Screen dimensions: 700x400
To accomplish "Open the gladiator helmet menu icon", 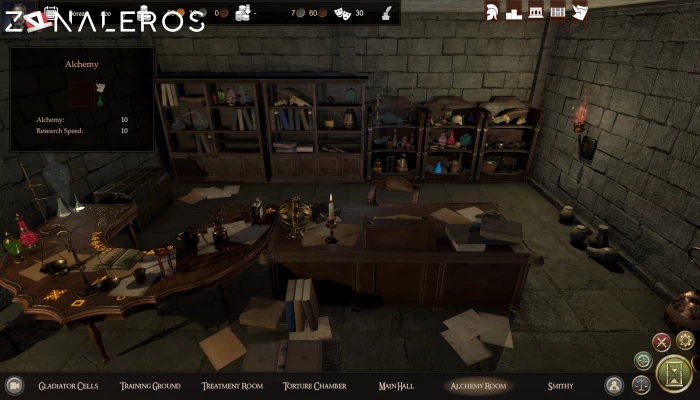I will 492,12.
